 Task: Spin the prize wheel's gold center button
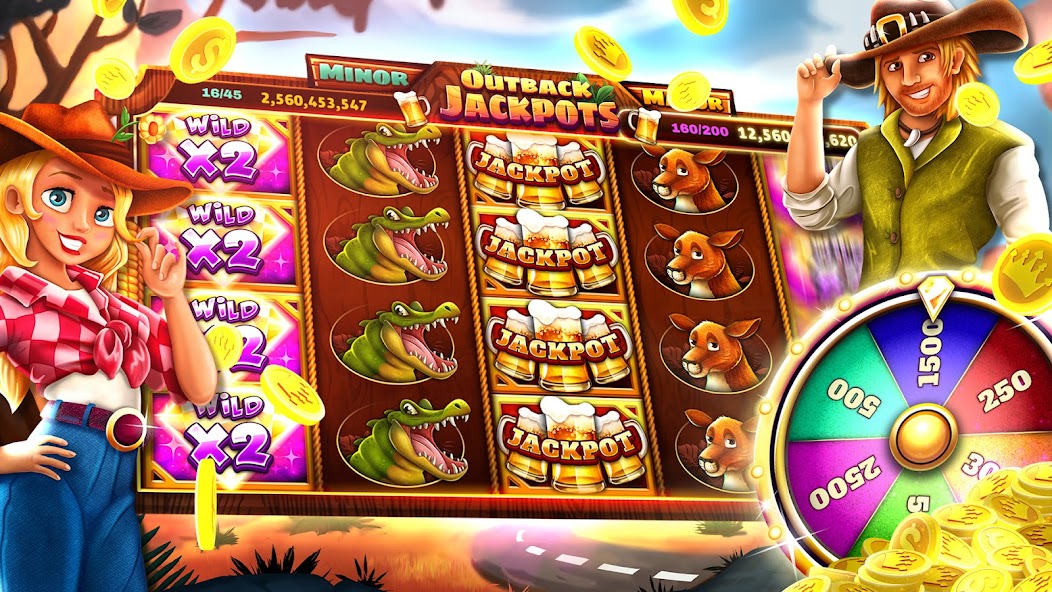[x=923, y=436]
